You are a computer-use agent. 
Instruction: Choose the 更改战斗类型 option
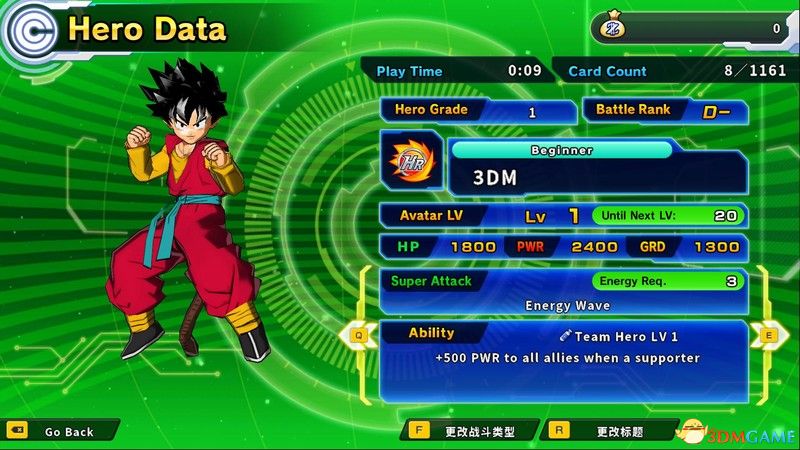point(471,431)
